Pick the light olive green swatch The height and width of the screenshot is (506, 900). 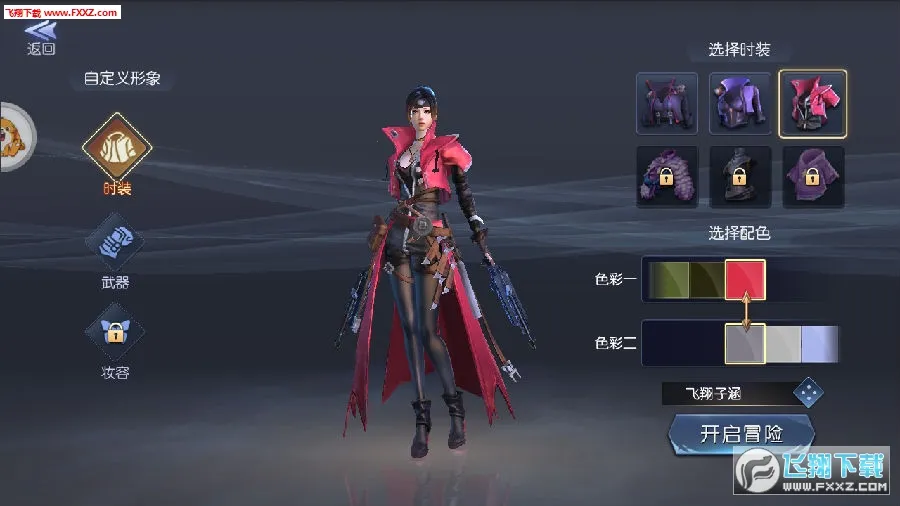(667, 280)
